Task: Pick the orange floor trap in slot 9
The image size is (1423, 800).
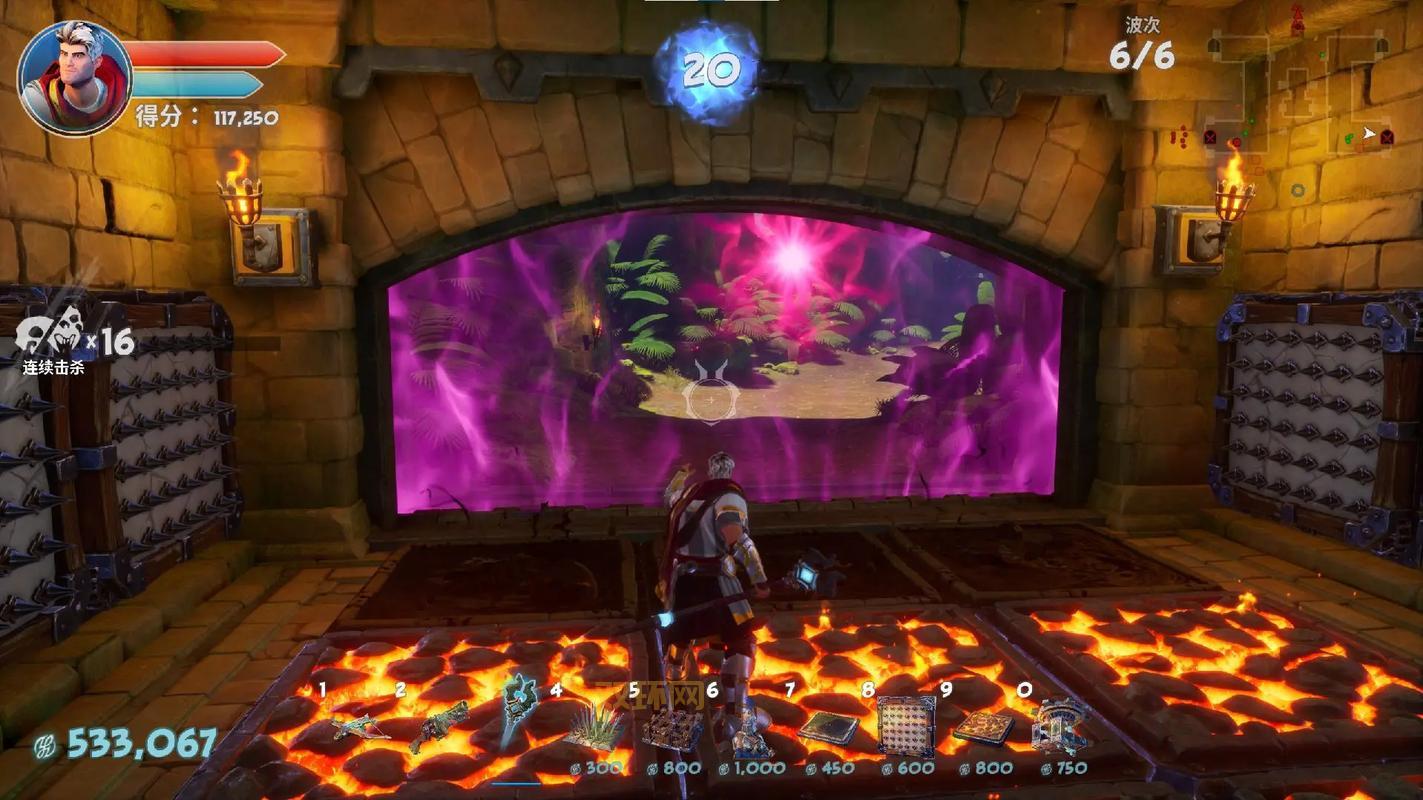Action: [x=983, y=728]
